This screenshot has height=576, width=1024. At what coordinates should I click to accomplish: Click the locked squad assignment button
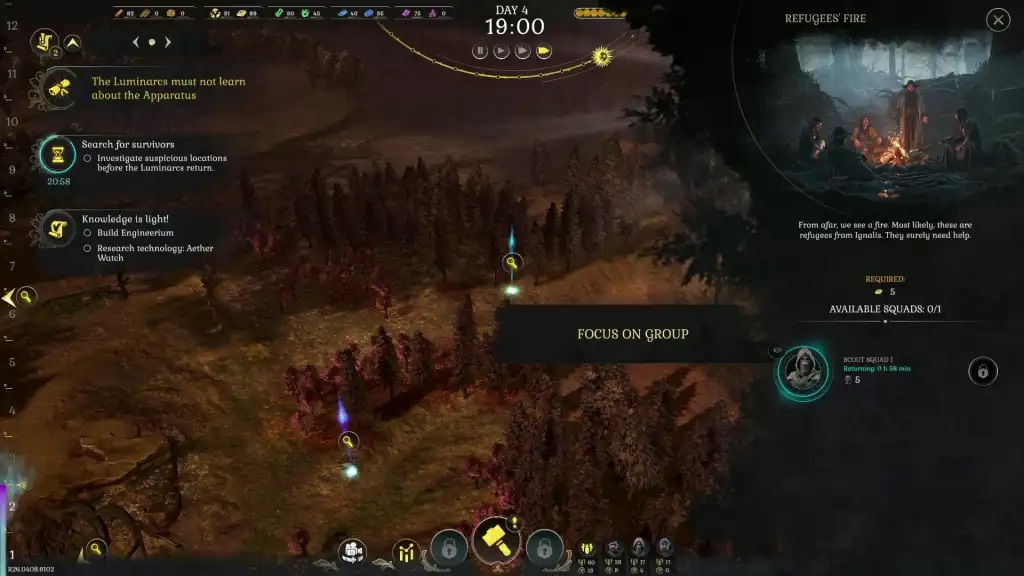pos(982,372)
